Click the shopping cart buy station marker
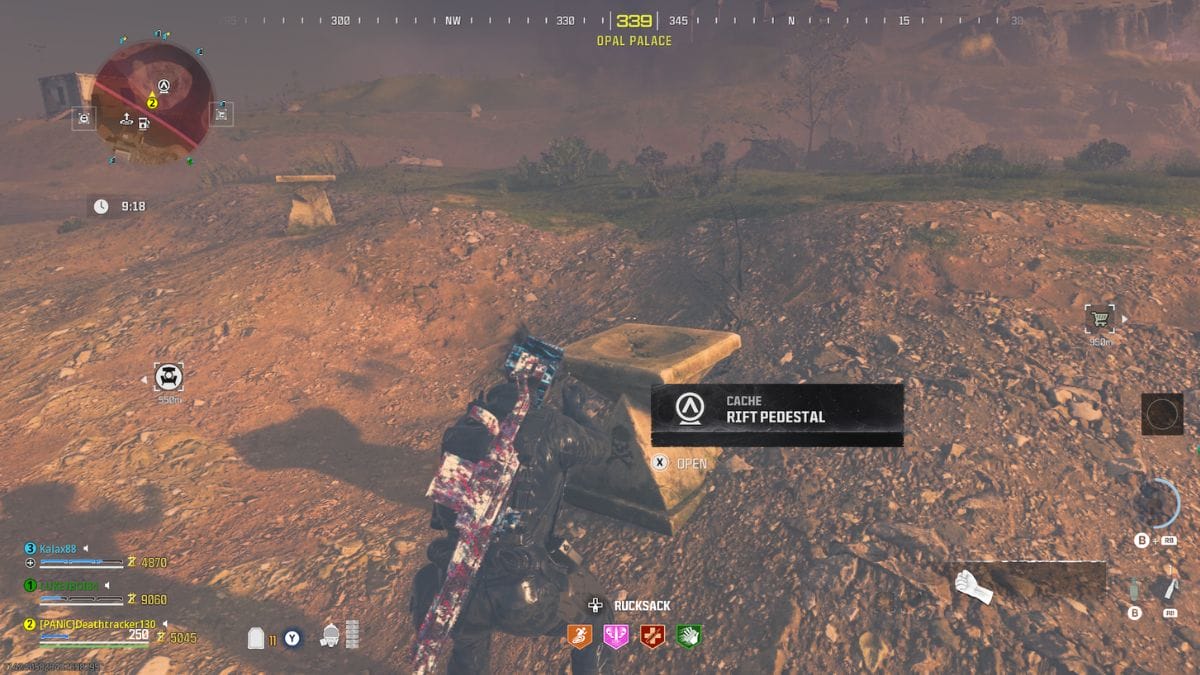1200x675 pixels. (x=1100, y=319)
